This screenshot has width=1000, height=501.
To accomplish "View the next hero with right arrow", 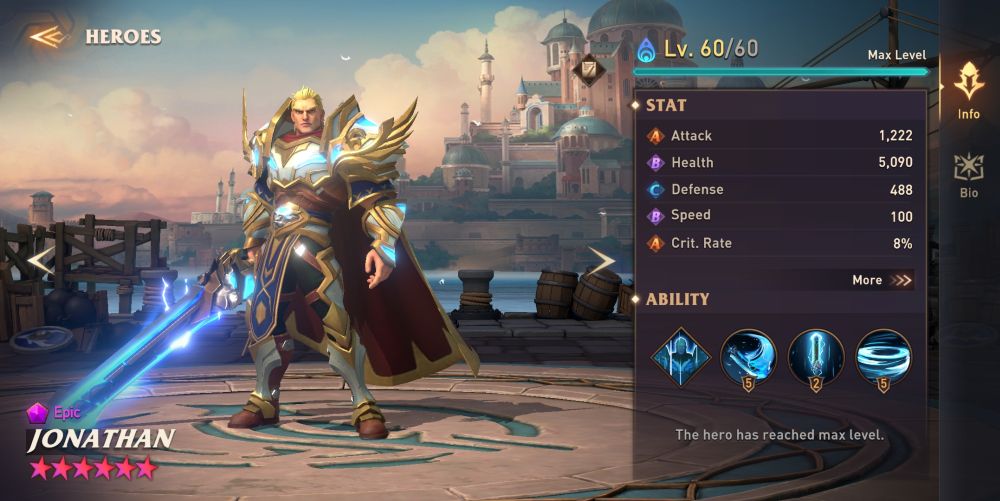I will (600, 261).
